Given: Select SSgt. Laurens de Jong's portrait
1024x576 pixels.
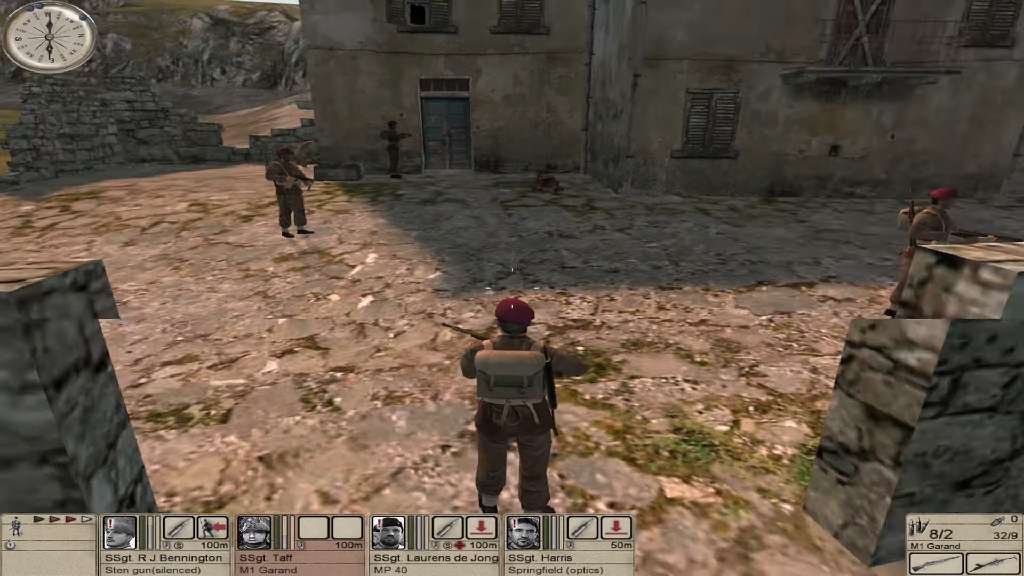Looking at the screenshot, I should click(x=388, y=531).
